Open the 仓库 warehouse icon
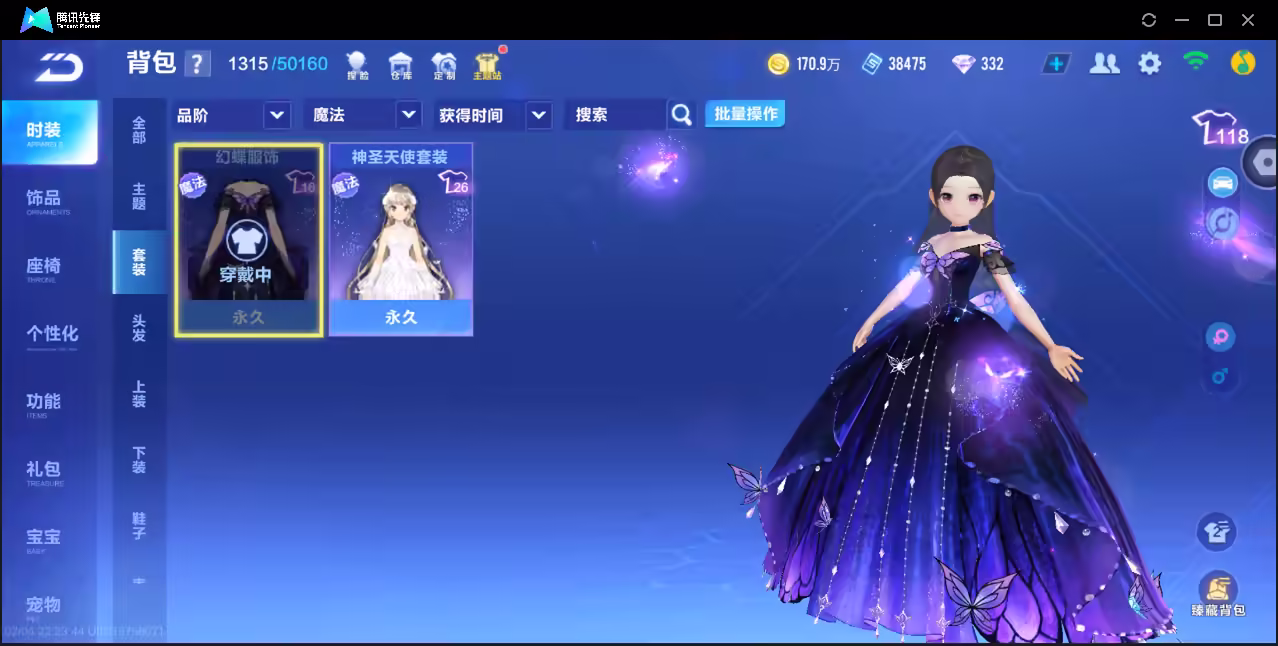1278x646 pixels. pos(401,66)
